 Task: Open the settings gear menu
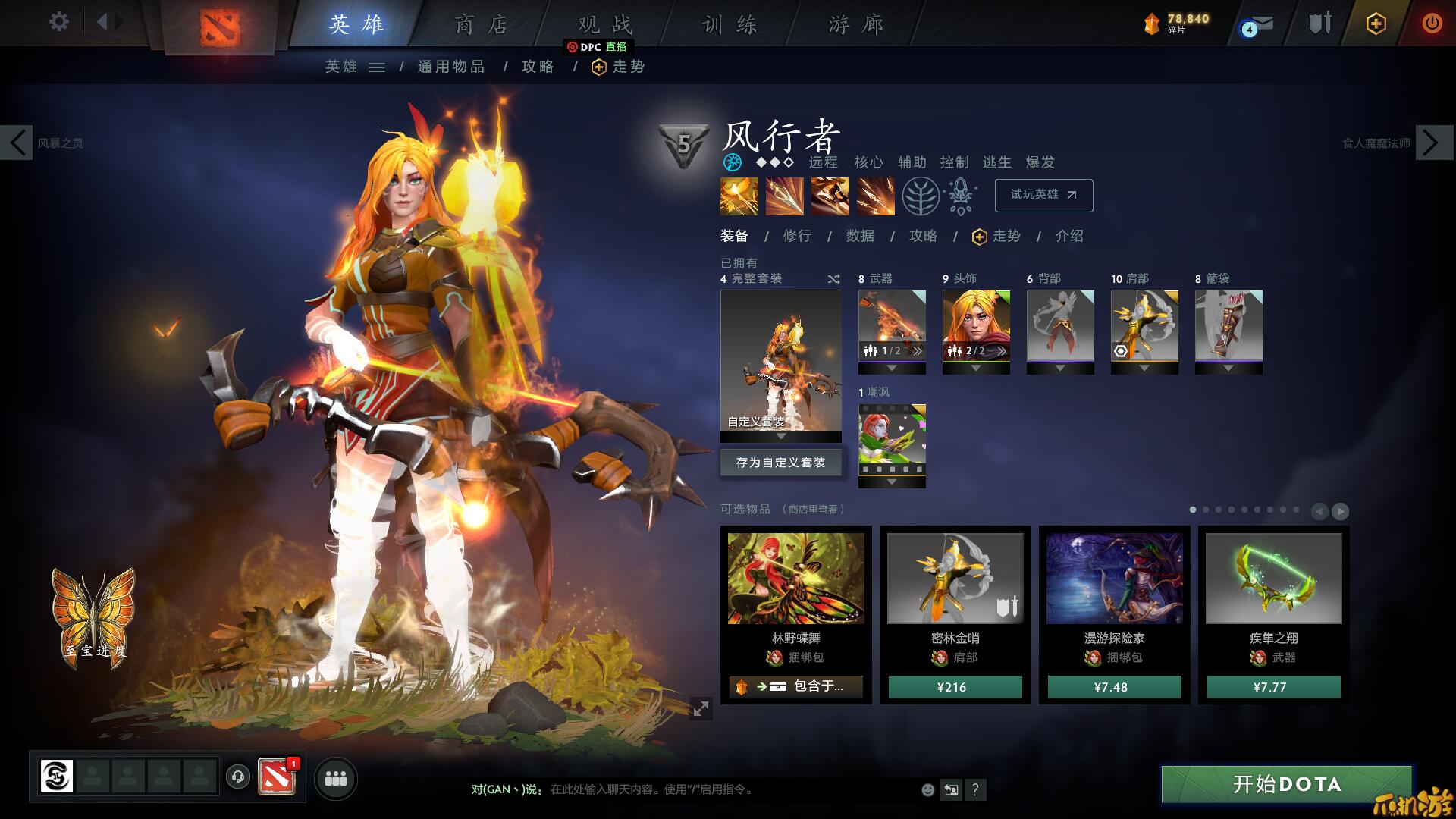coord(58,22)
